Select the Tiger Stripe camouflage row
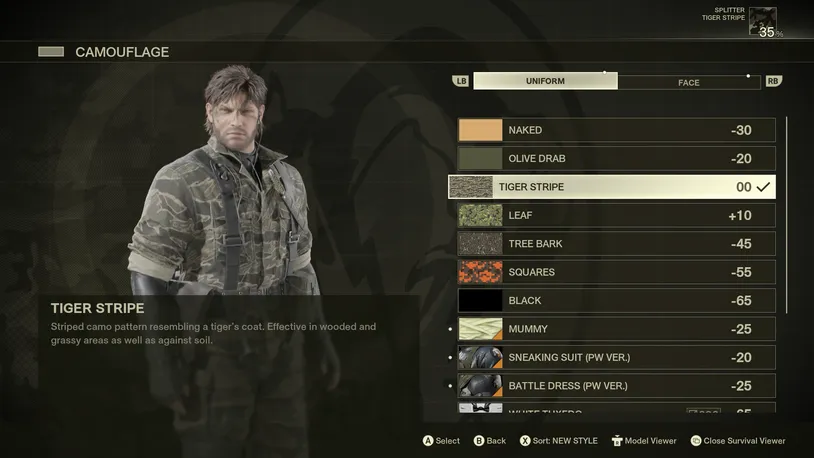Image resolution: width=814 pixels, height=458 pixels. pyautogui.click(x=611, y=187)
